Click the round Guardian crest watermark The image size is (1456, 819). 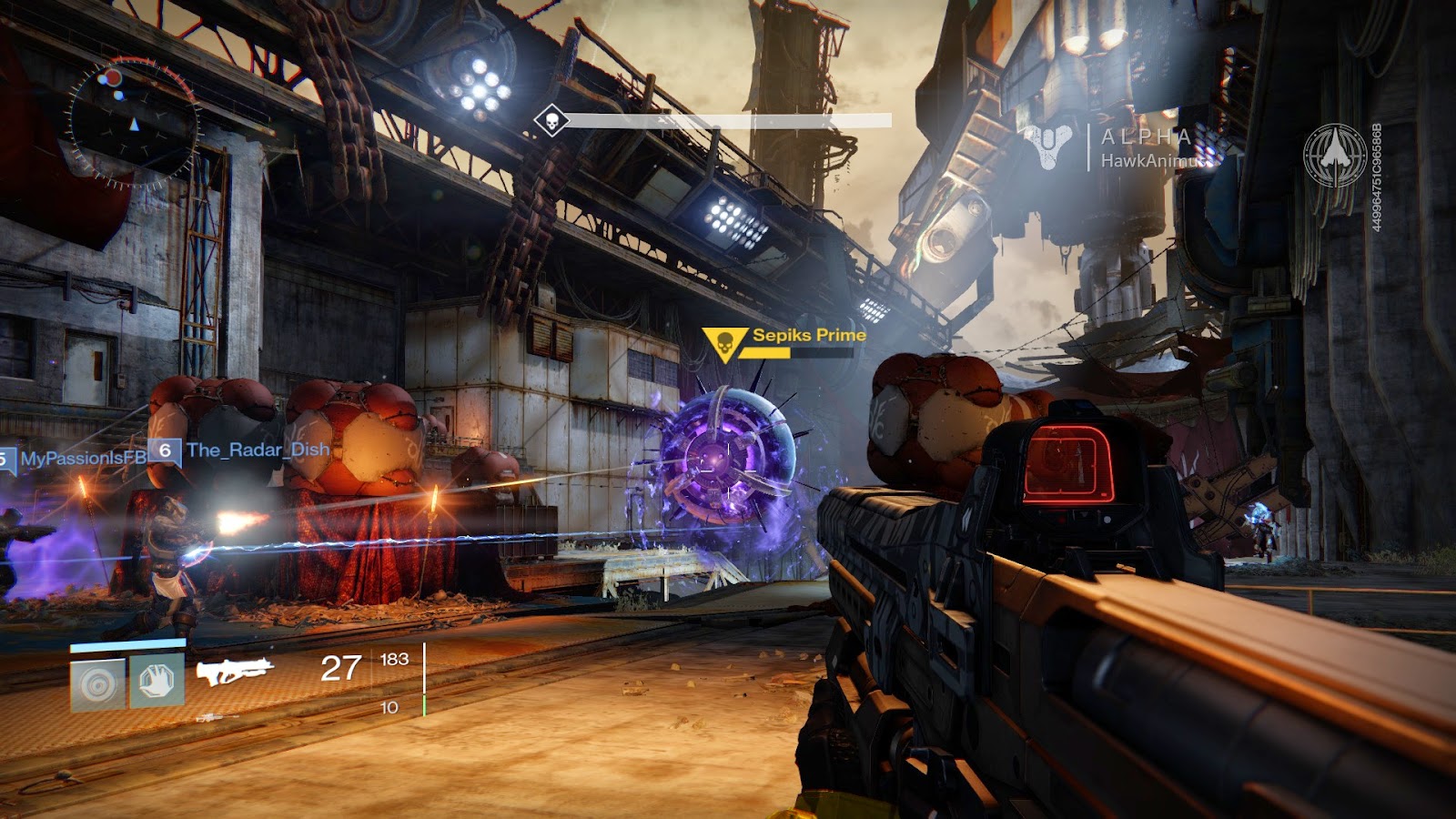coord(1333,156)
